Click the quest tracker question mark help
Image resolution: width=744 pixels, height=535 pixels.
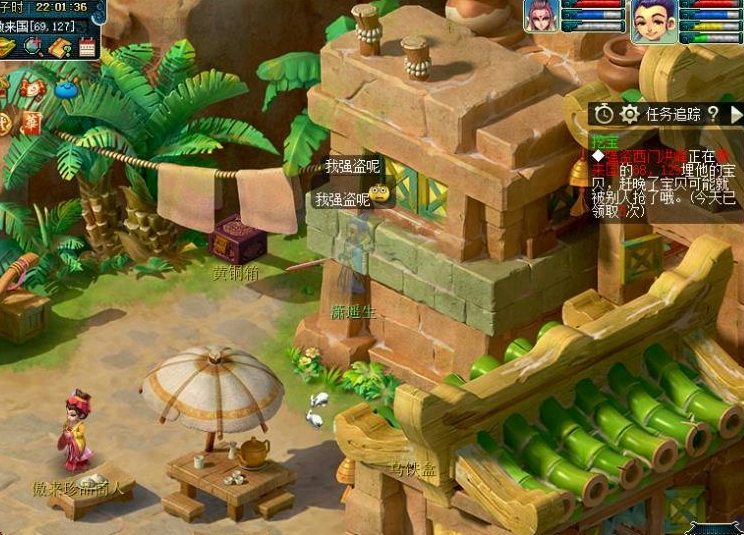pyautogui.click(x=712, y=114)
